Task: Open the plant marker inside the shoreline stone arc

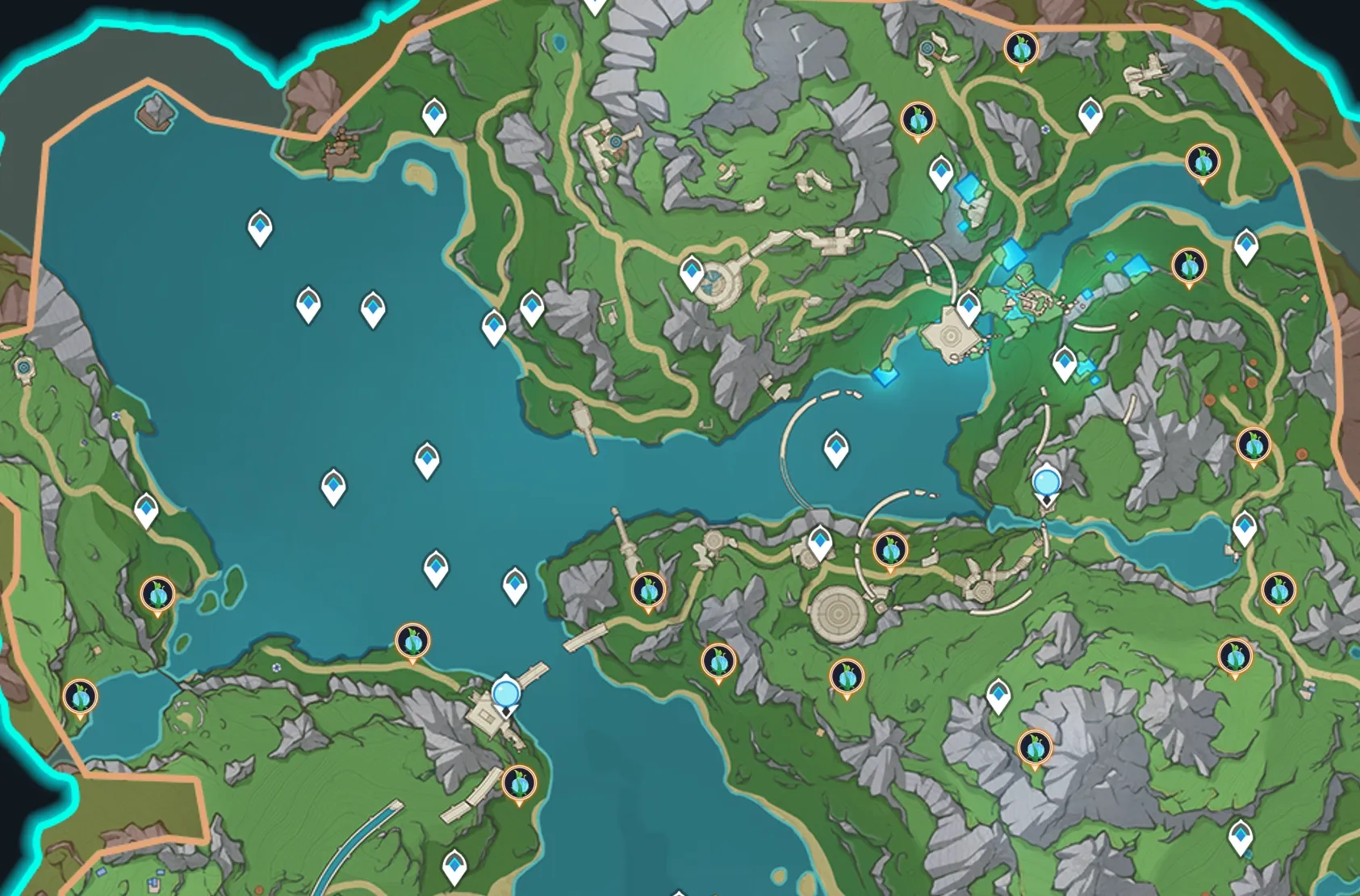Action: (890, 551)
